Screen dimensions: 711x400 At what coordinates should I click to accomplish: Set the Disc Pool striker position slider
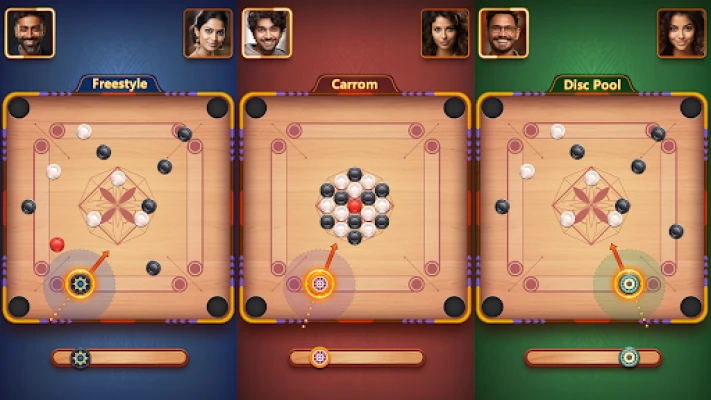[593, 357]
